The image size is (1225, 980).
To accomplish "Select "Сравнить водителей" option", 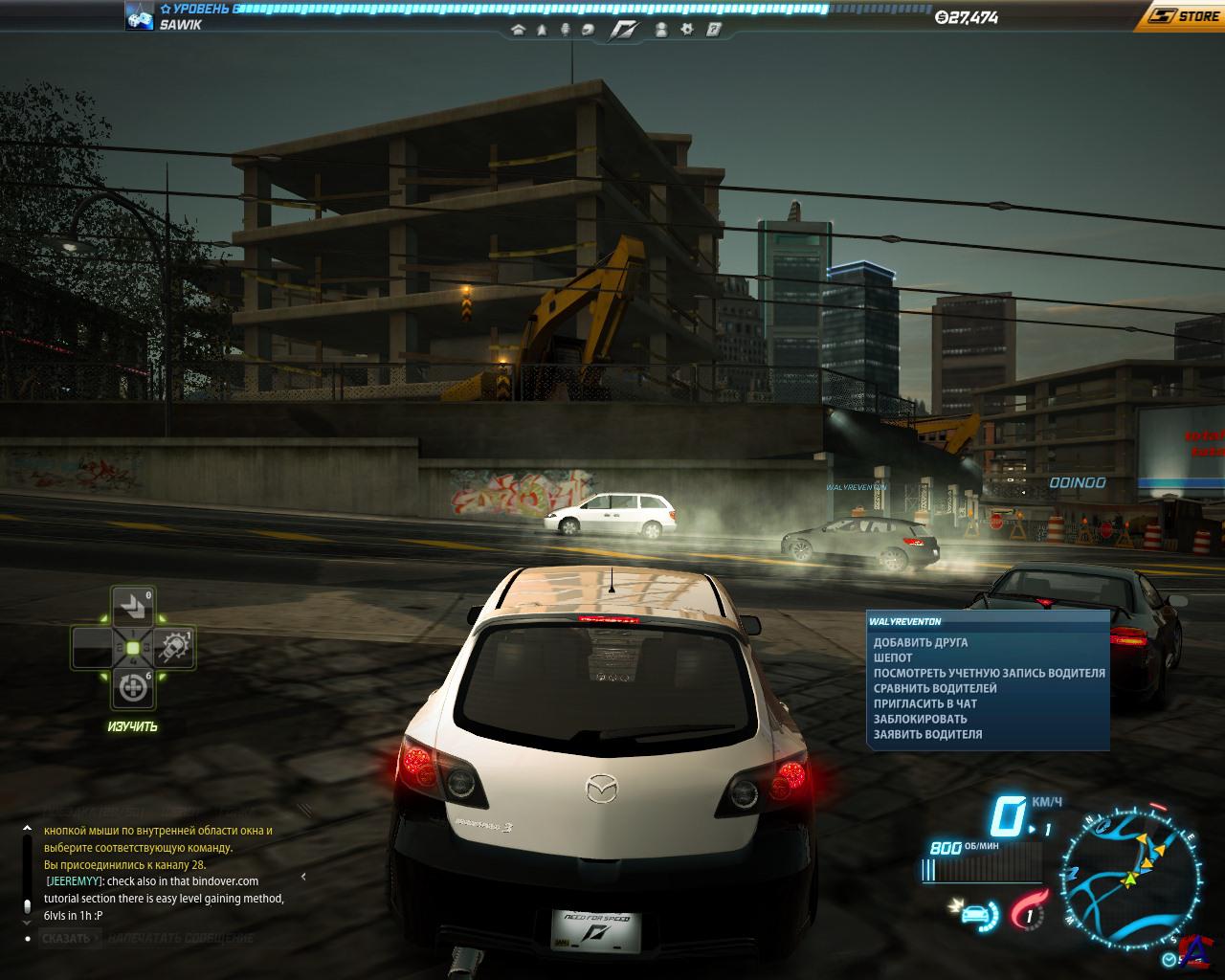I will click(x=935, y=689).
